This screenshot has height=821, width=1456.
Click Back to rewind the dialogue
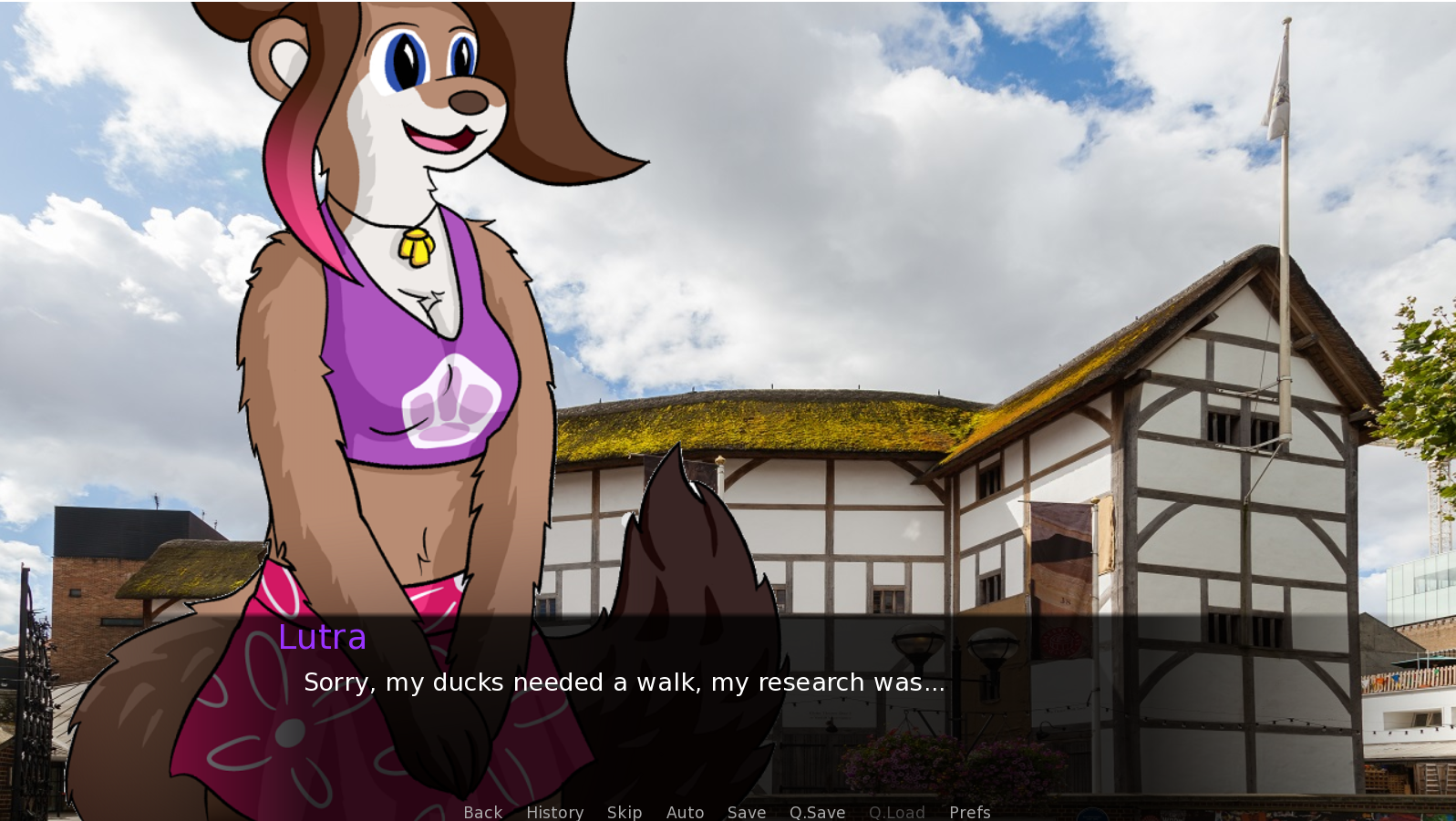(x=481, y=812)
